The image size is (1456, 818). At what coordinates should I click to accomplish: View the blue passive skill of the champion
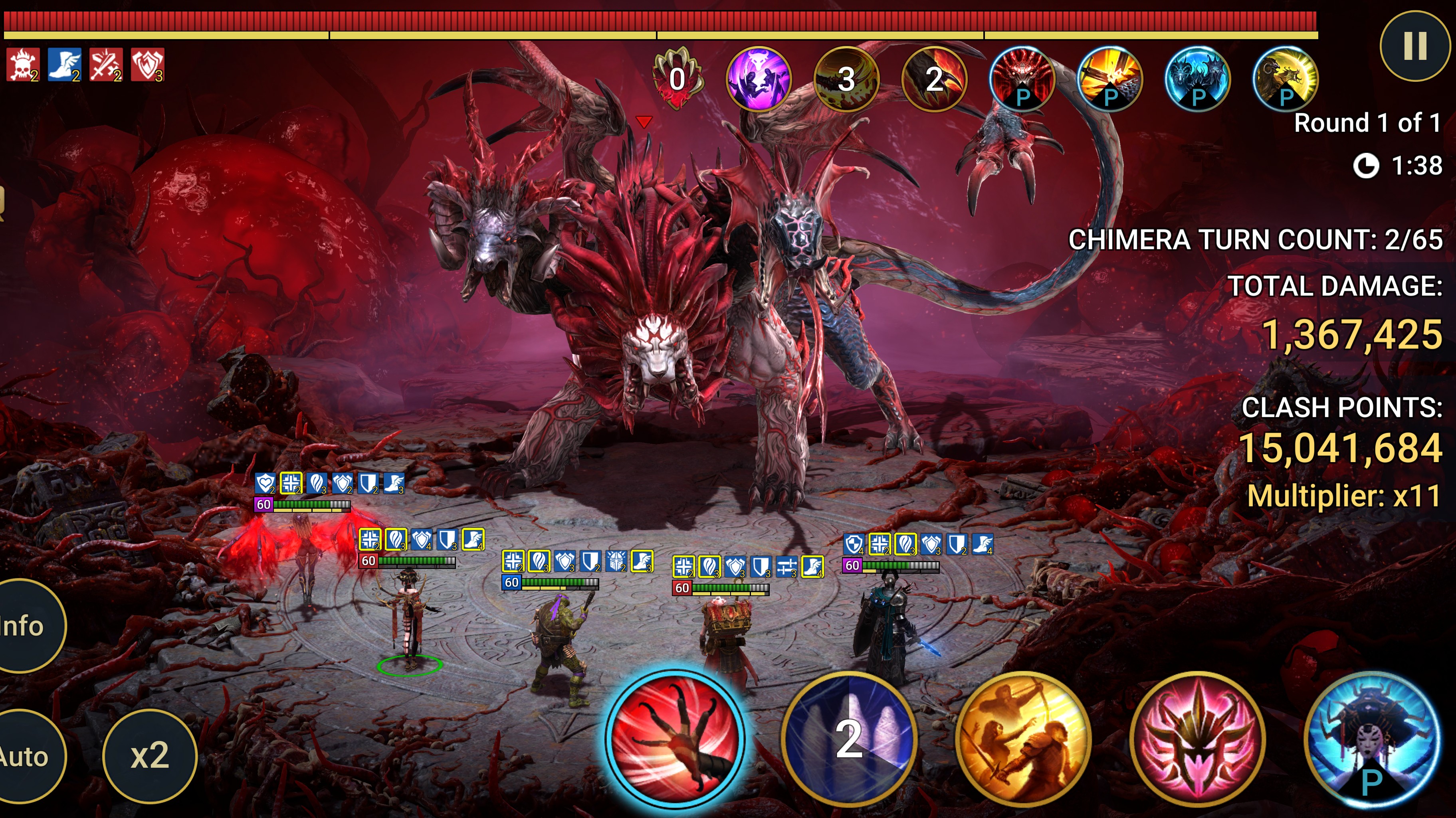(x=1371, y=738)
